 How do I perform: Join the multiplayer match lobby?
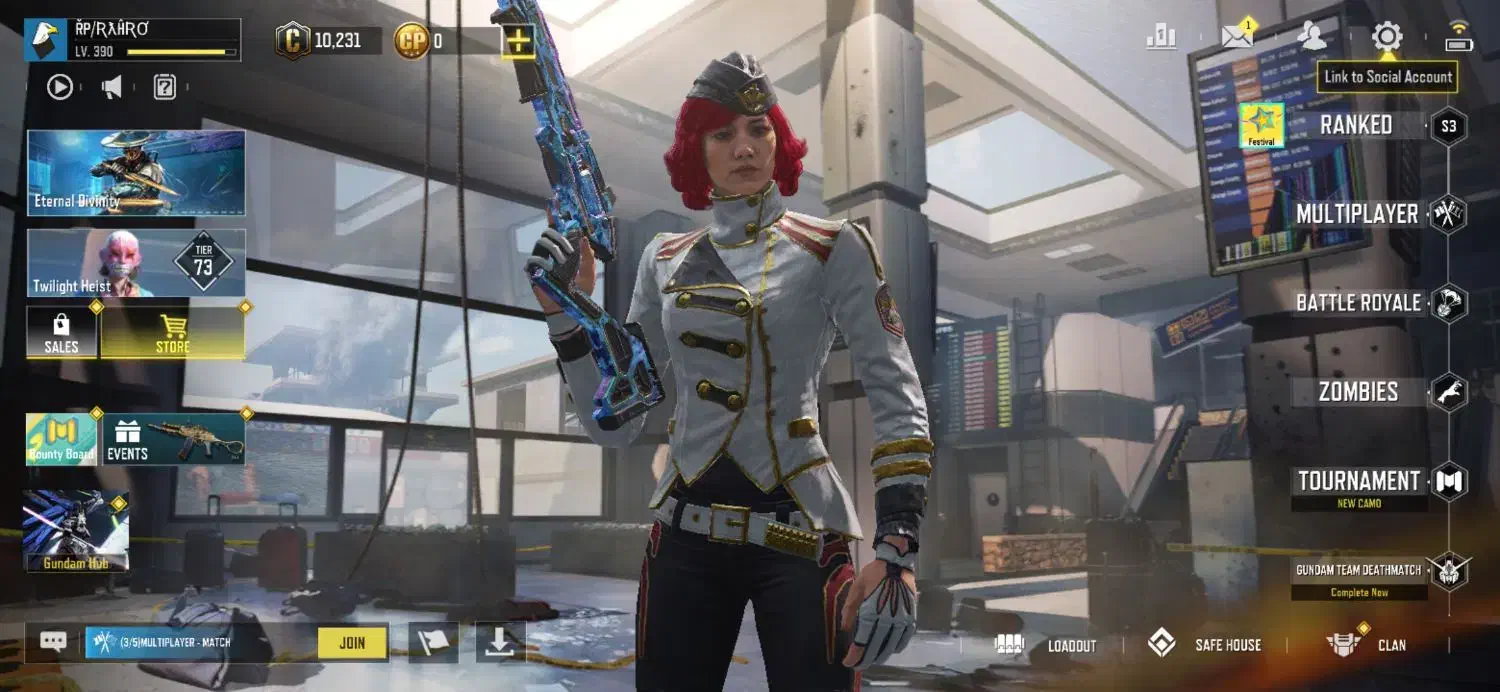352,643
